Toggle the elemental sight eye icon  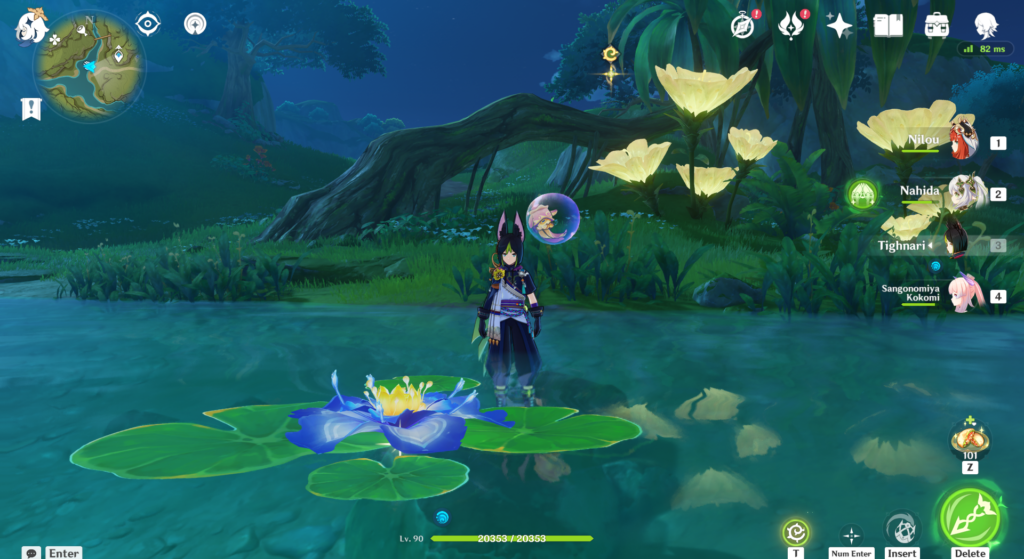pos(148,23)
